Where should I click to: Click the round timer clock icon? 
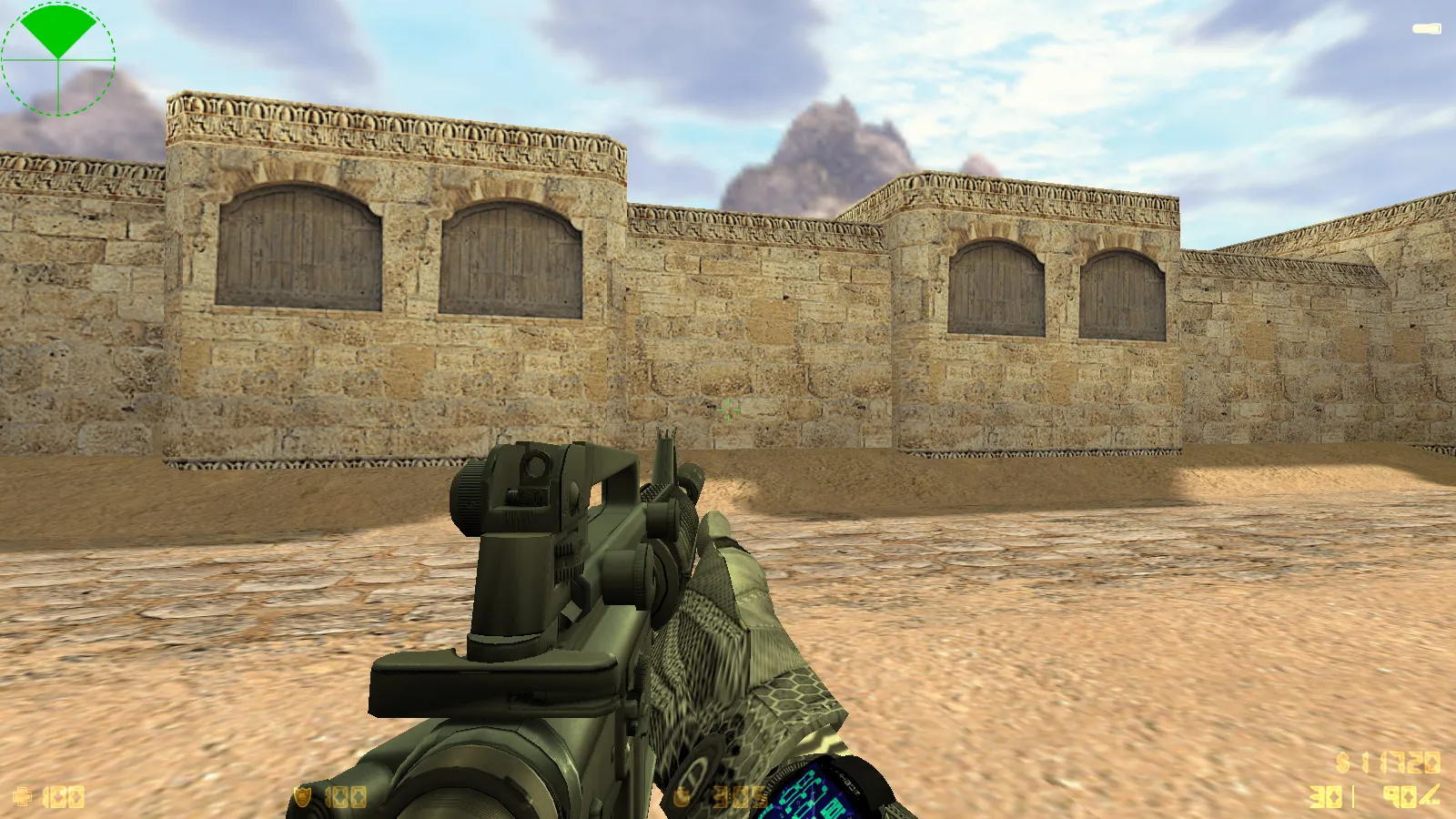[x=682, y=798]
